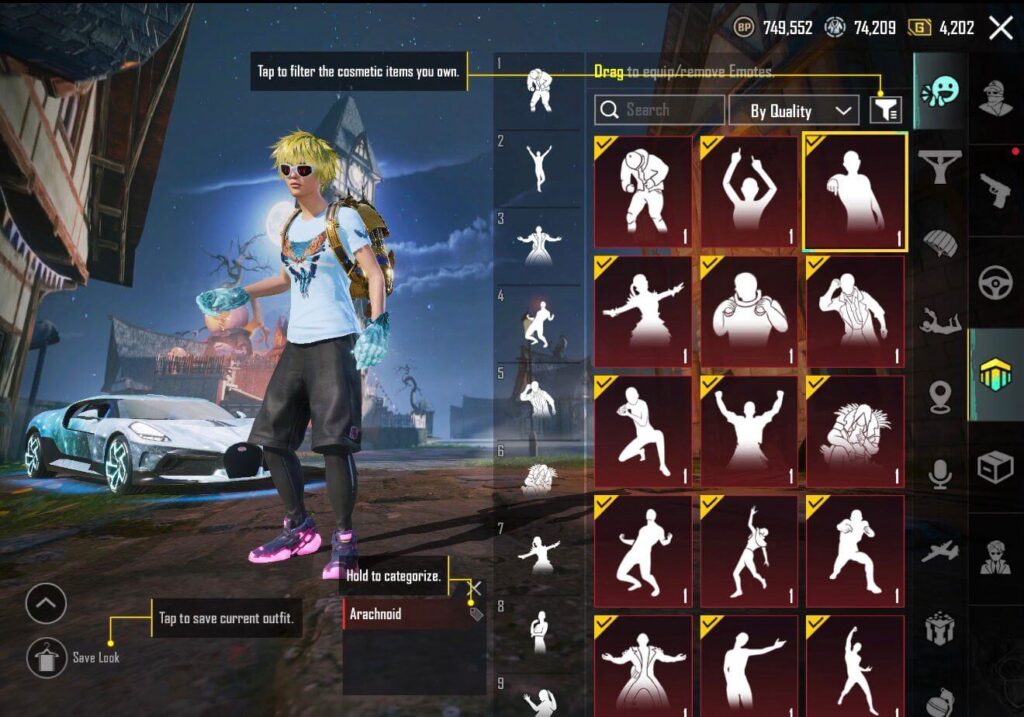Switch to the pistol weapons tab
This screenshot has height=717, width=1024.
pyautogui.click(x=995, y=186)
